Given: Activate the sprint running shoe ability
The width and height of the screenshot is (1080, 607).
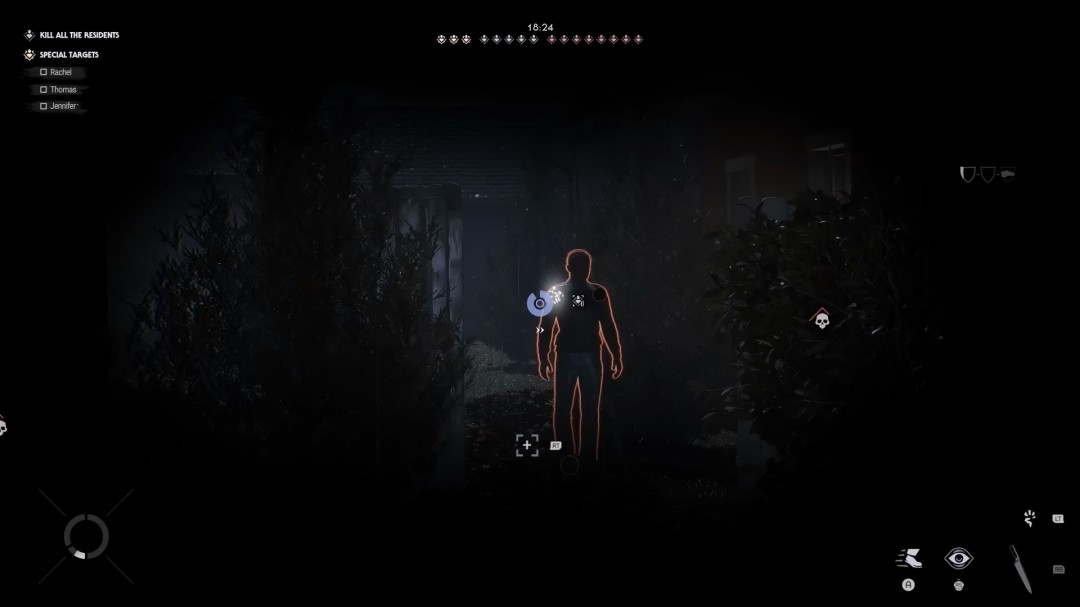Looking at the screenshot, I should 908,558.
